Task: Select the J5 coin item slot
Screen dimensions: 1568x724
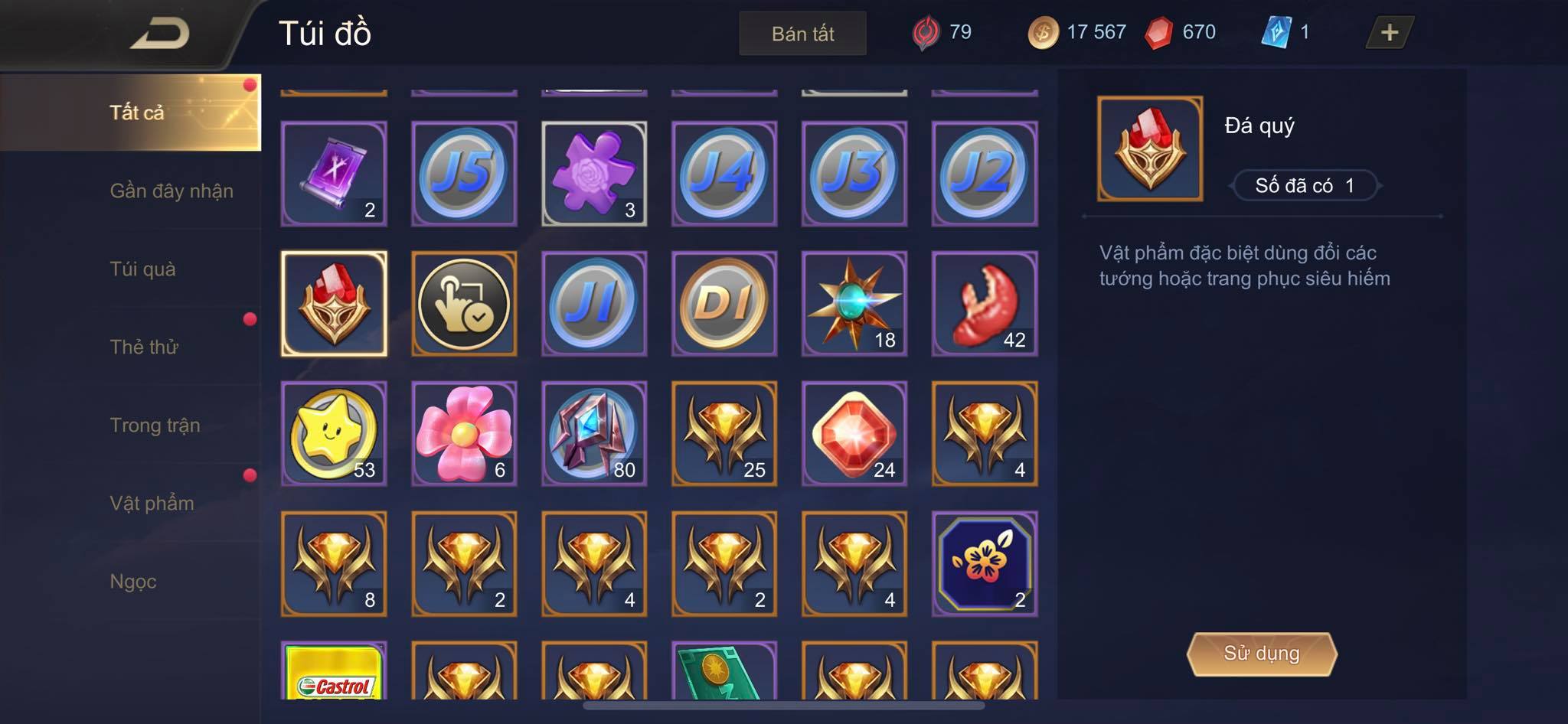Action: coord(464,174)
